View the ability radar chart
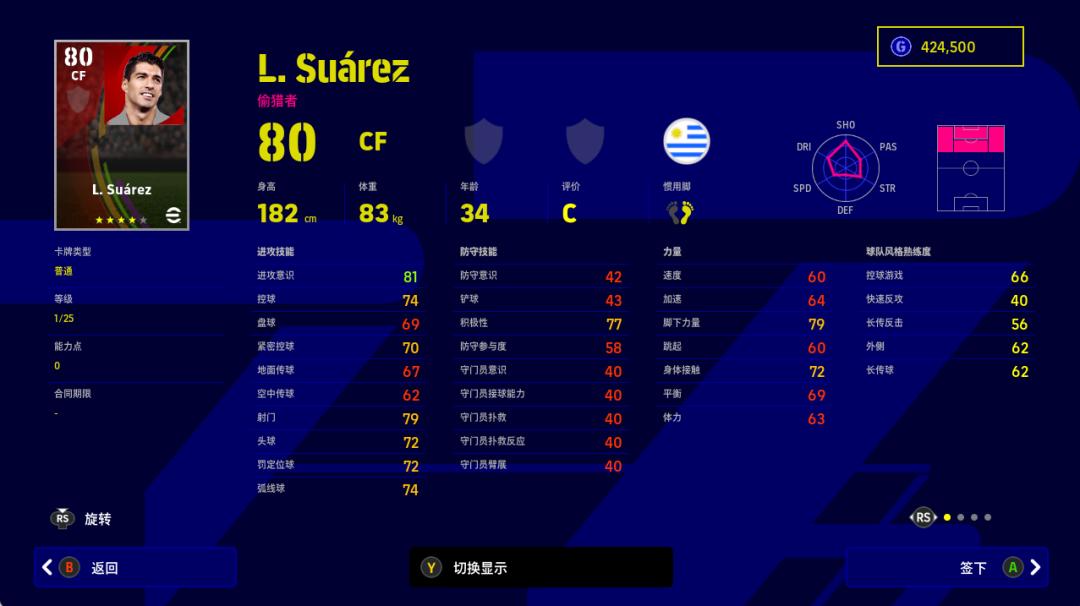This screenshot has width=1080, height=606. [845, 167]
